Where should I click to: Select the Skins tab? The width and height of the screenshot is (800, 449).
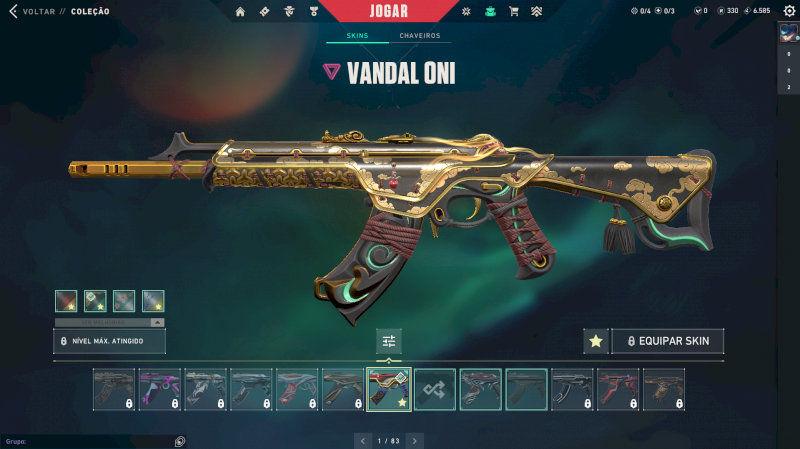click(x=357, y=36)
